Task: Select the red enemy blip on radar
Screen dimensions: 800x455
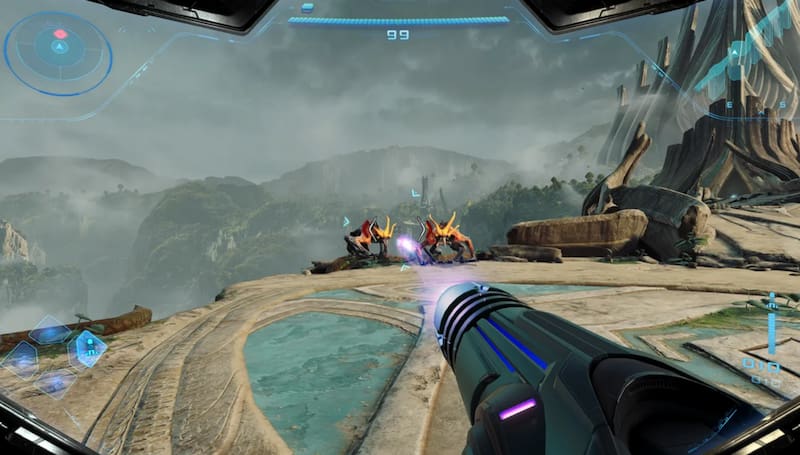Action: click(60, 34)
